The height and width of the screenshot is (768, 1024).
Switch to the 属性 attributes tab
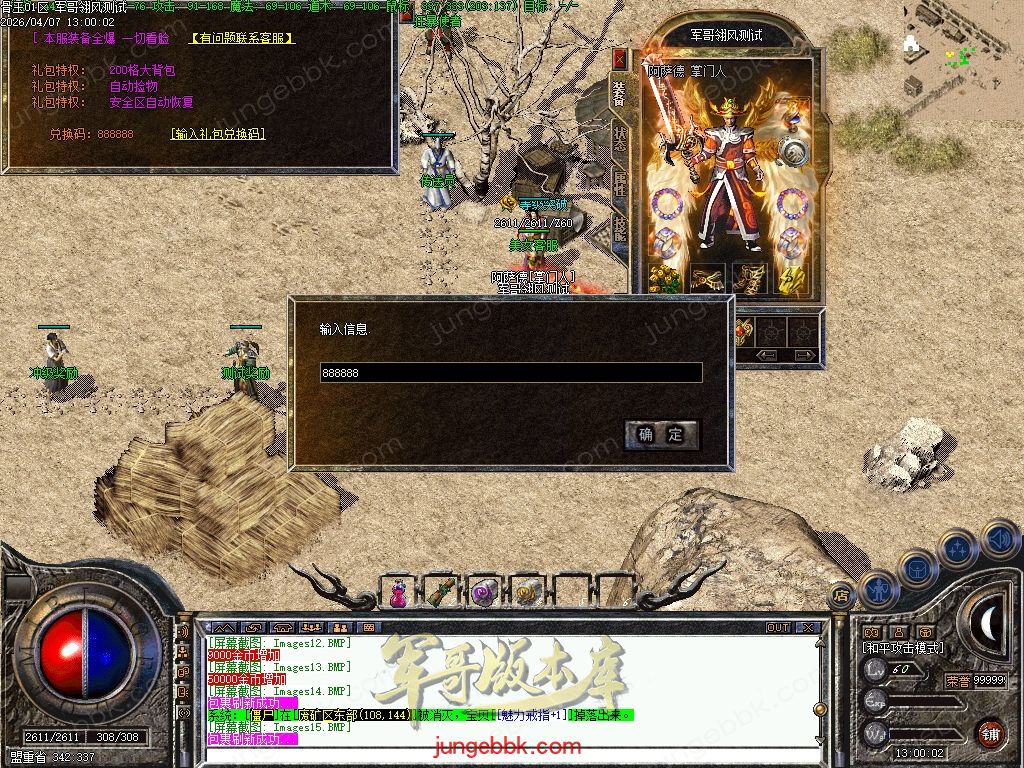coord(620,185)
